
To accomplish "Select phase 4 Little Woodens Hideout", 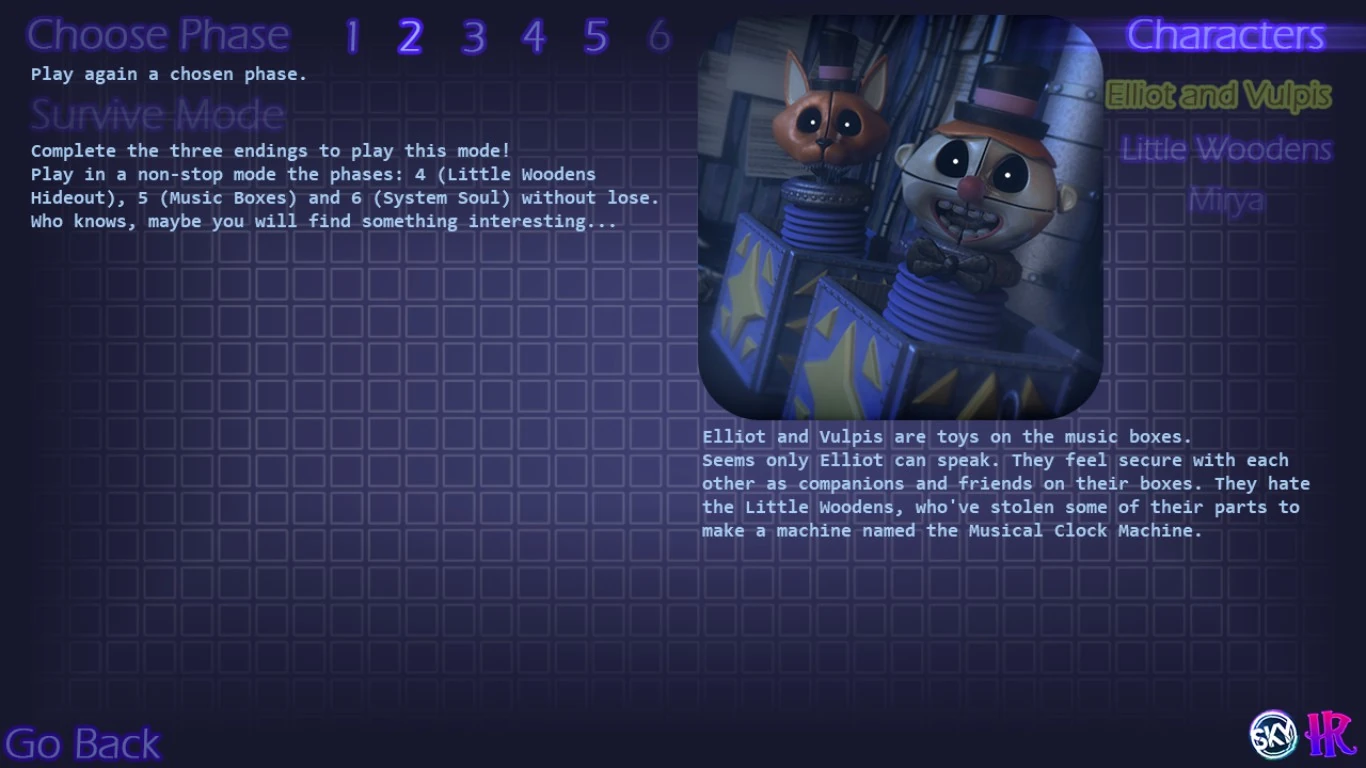I will pos(534,37).
